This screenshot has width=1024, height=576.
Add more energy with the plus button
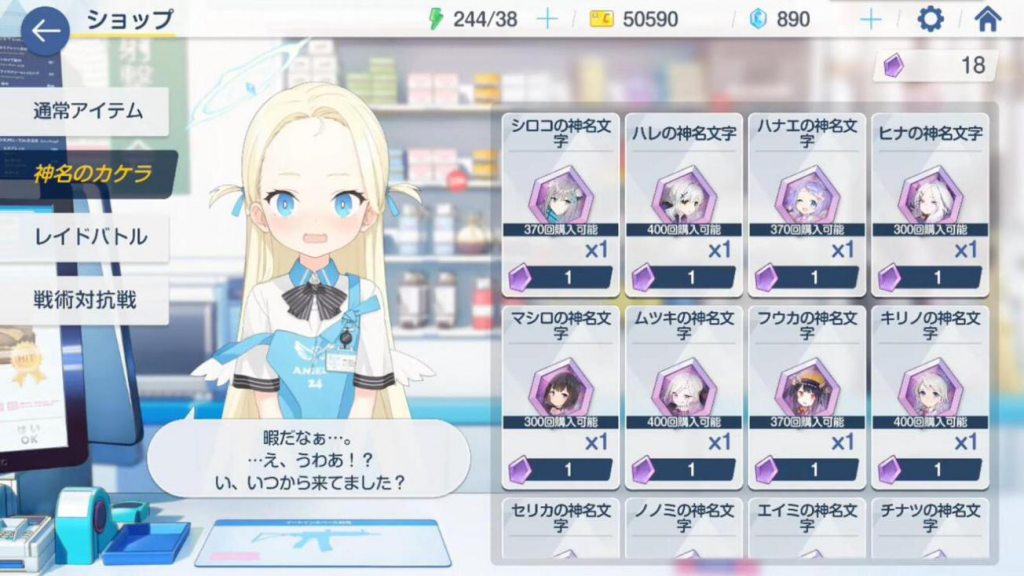547,19
